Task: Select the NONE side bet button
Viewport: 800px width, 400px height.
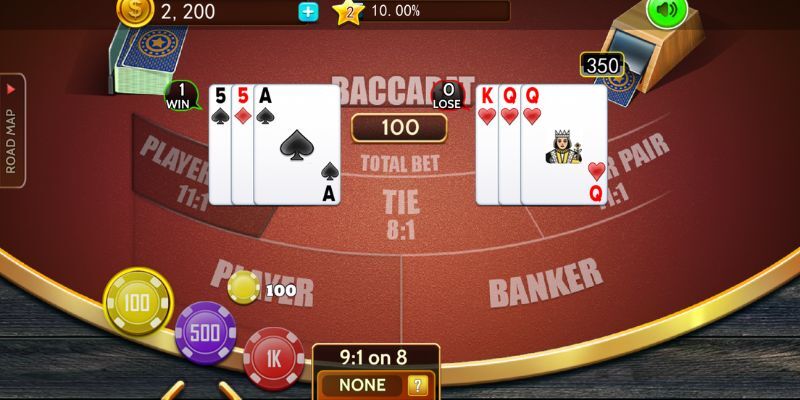Action: tap(362, 385)
